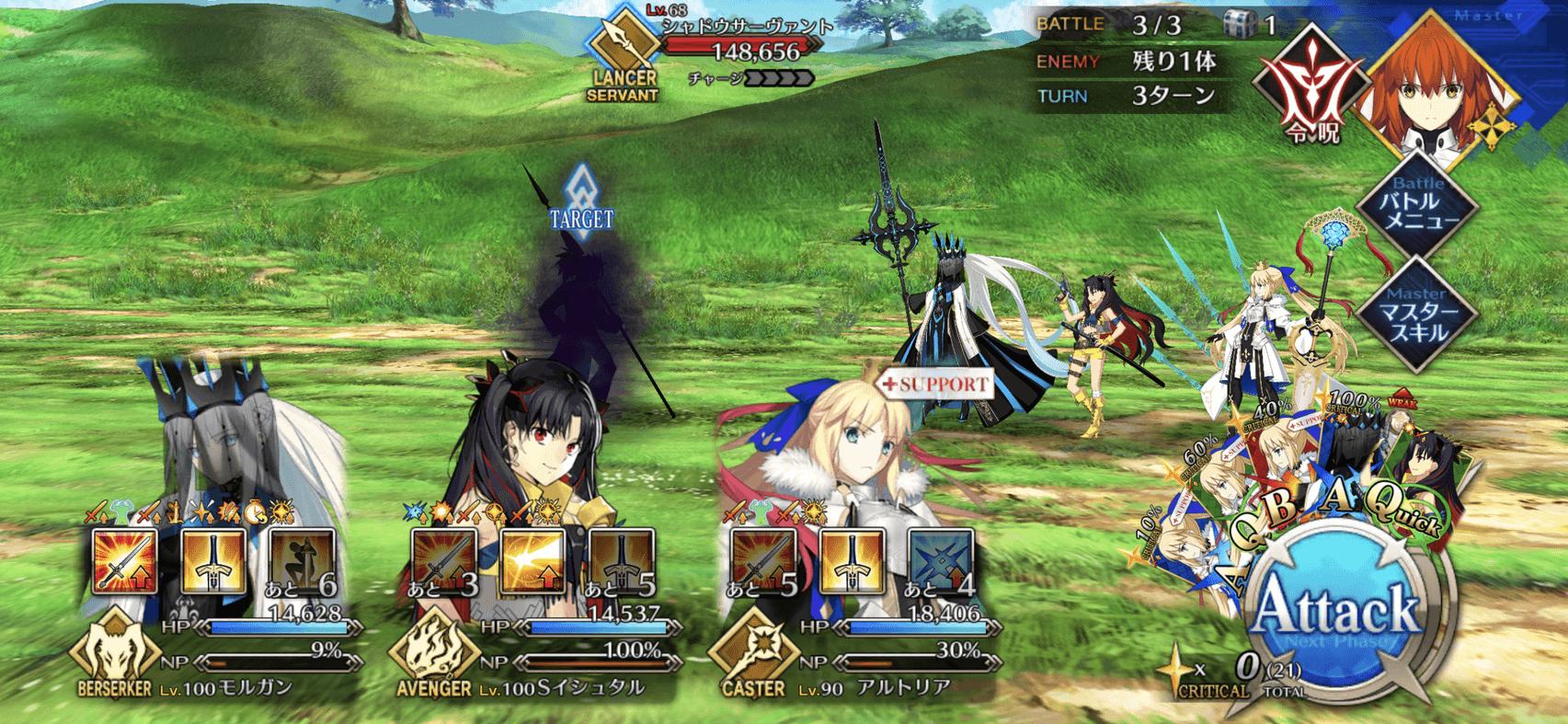The height and width of the screenshot is (724, 1568).
Task: Select Artoria's first skill on cooldown 5
Action: coord(762,560)
